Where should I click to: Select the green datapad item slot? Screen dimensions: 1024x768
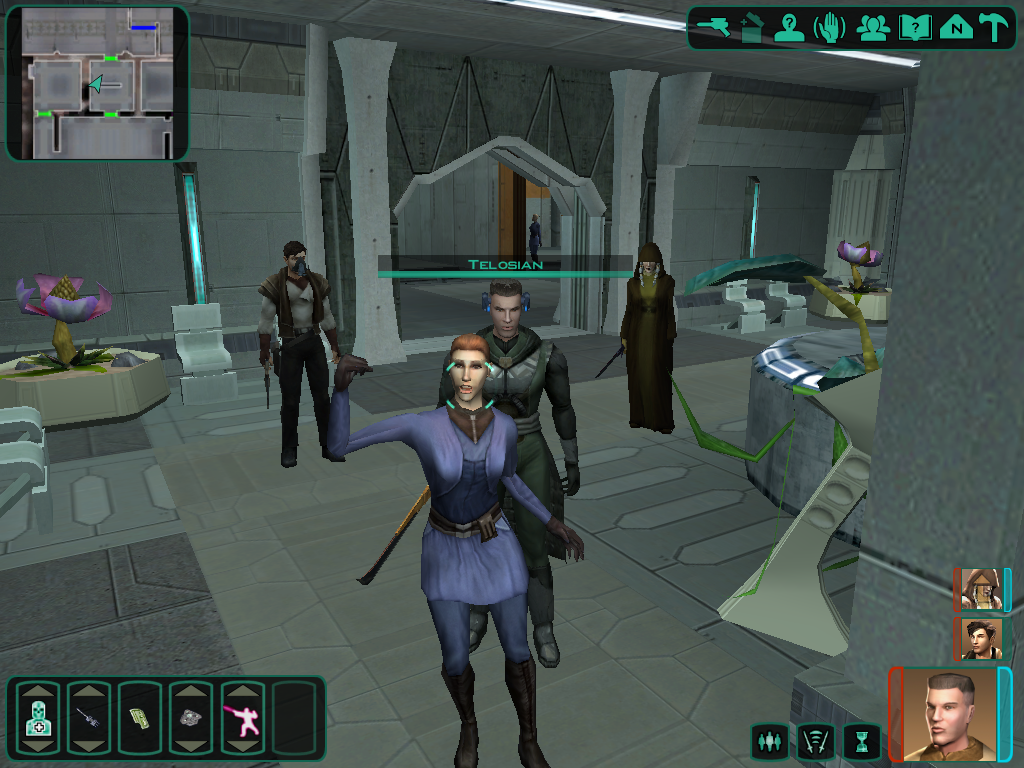pyautogui.click(x=141, y=717)
